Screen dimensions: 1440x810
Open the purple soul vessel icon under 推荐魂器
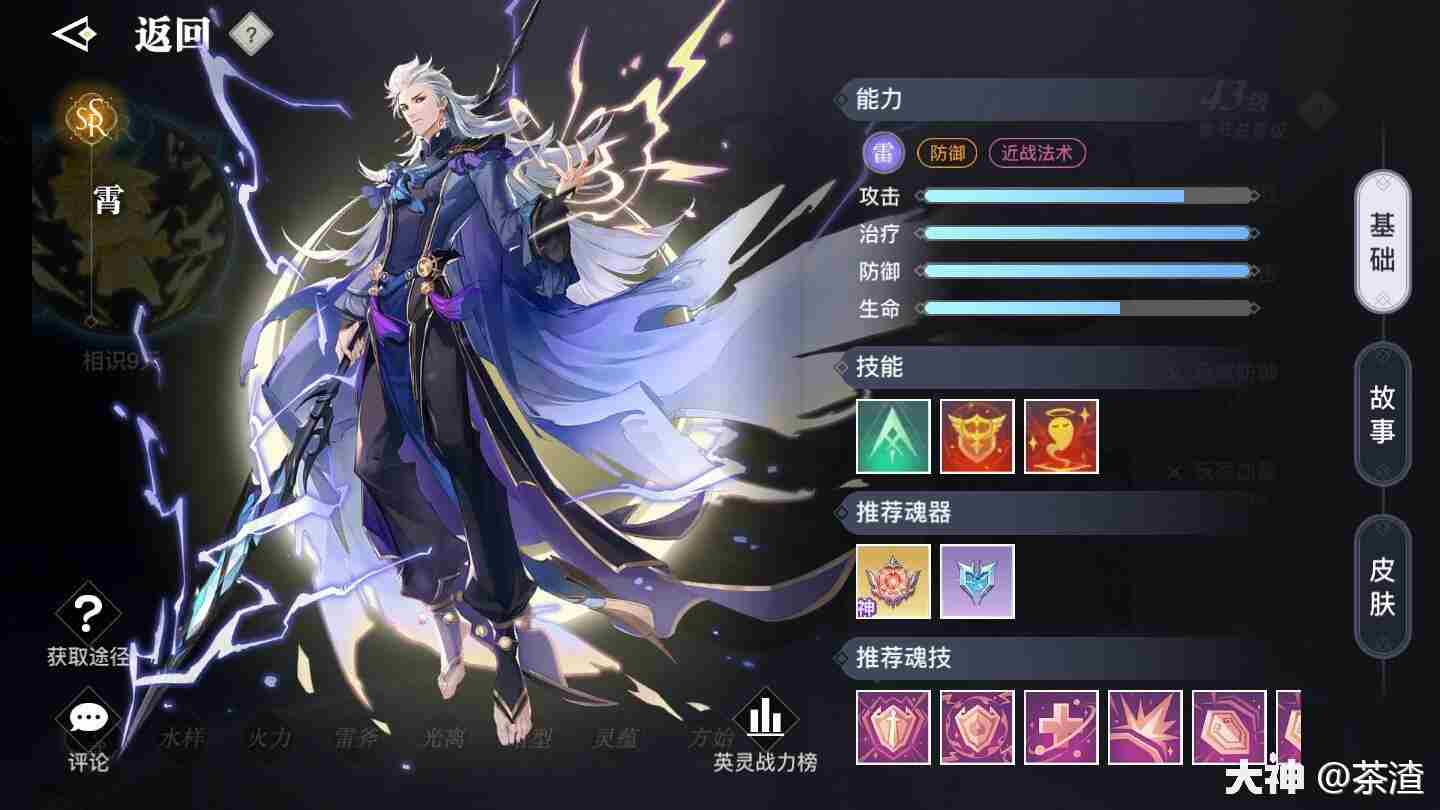pyautogui.click(x=977, y=583)
